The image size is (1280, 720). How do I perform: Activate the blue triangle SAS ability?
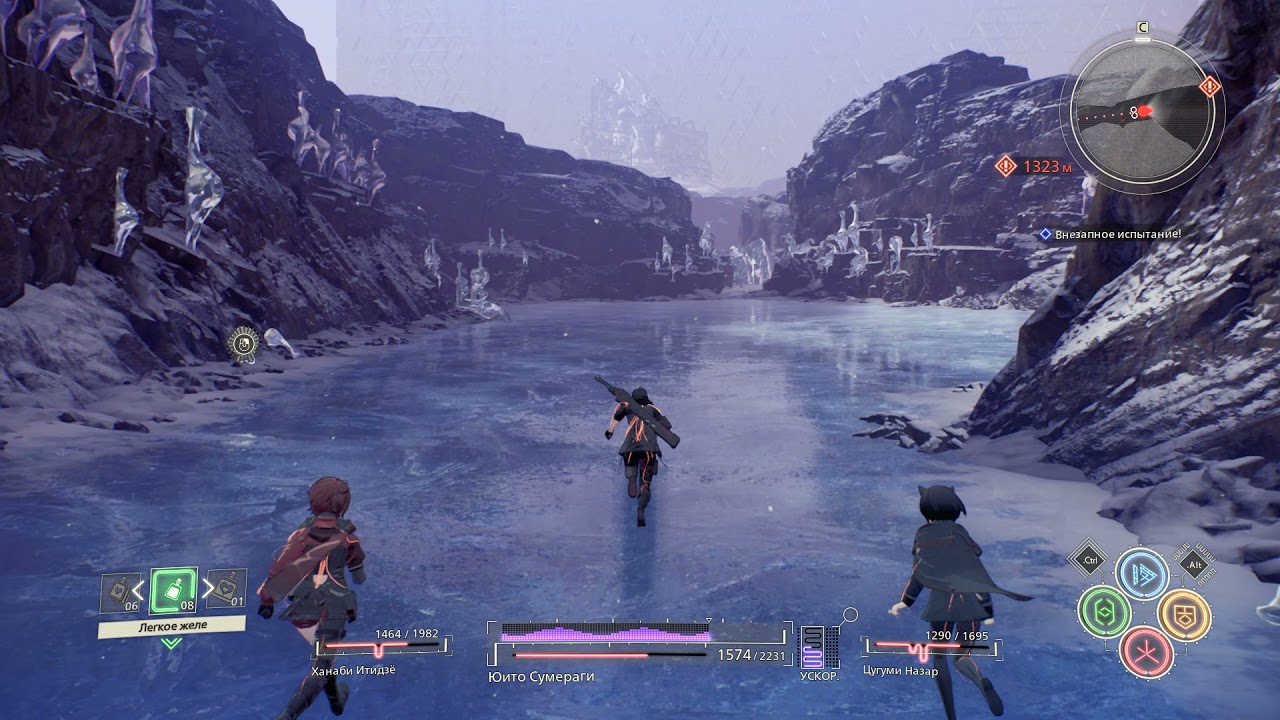1142,573
